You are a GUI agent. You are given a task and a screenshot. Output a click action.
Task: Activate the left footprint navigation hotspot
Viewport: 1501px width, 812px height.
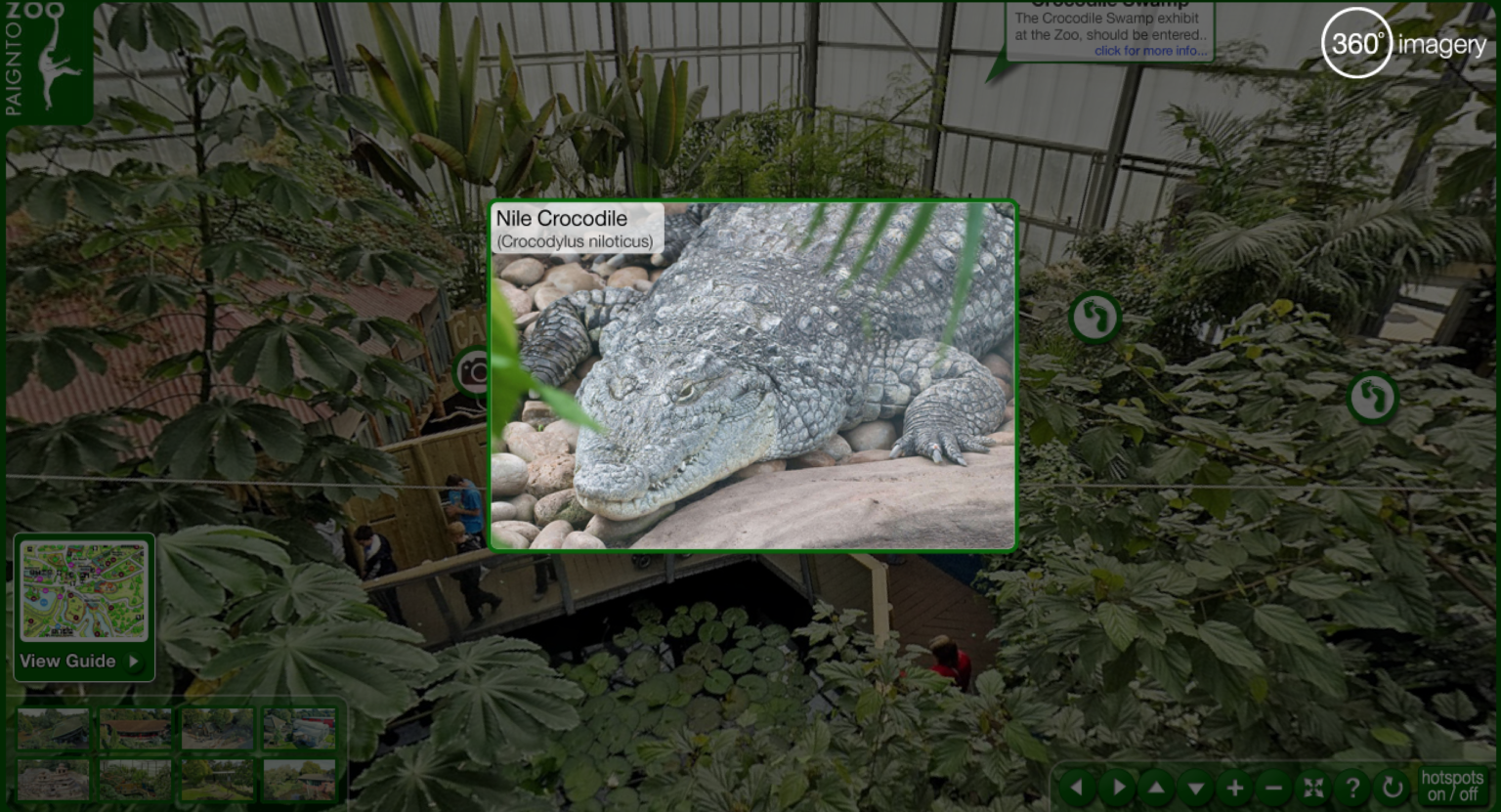1094,319
